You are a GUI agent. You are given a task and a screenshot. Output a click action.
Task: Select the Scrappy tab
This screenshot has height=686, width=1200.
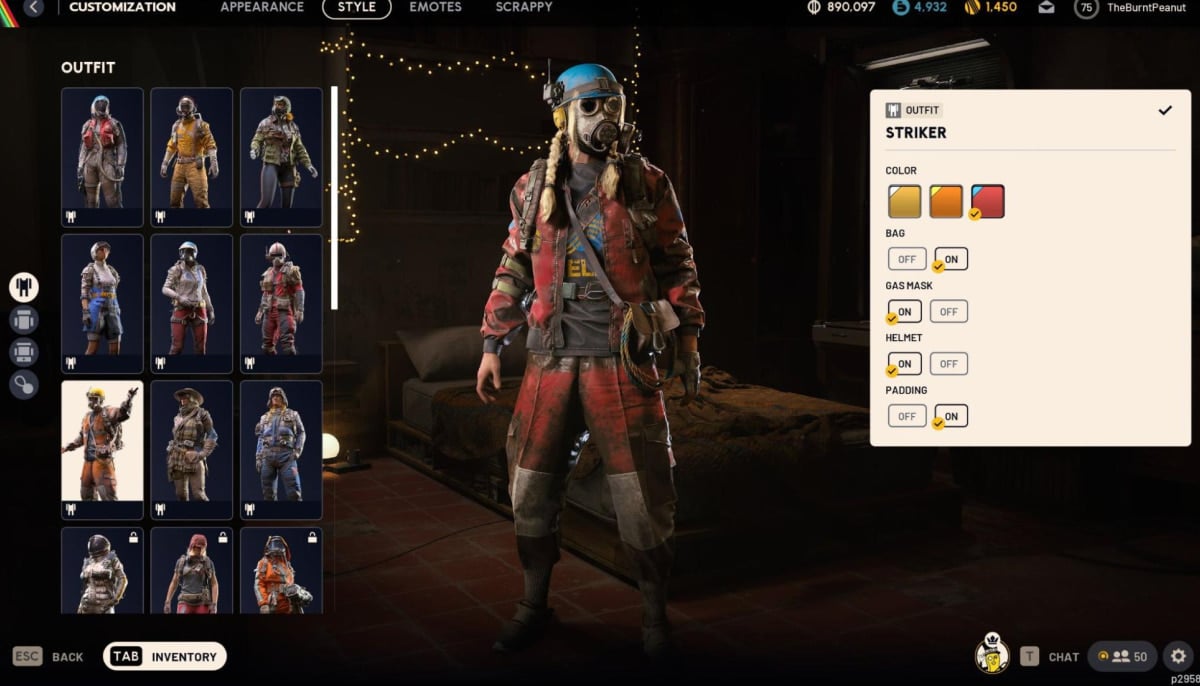523,7
